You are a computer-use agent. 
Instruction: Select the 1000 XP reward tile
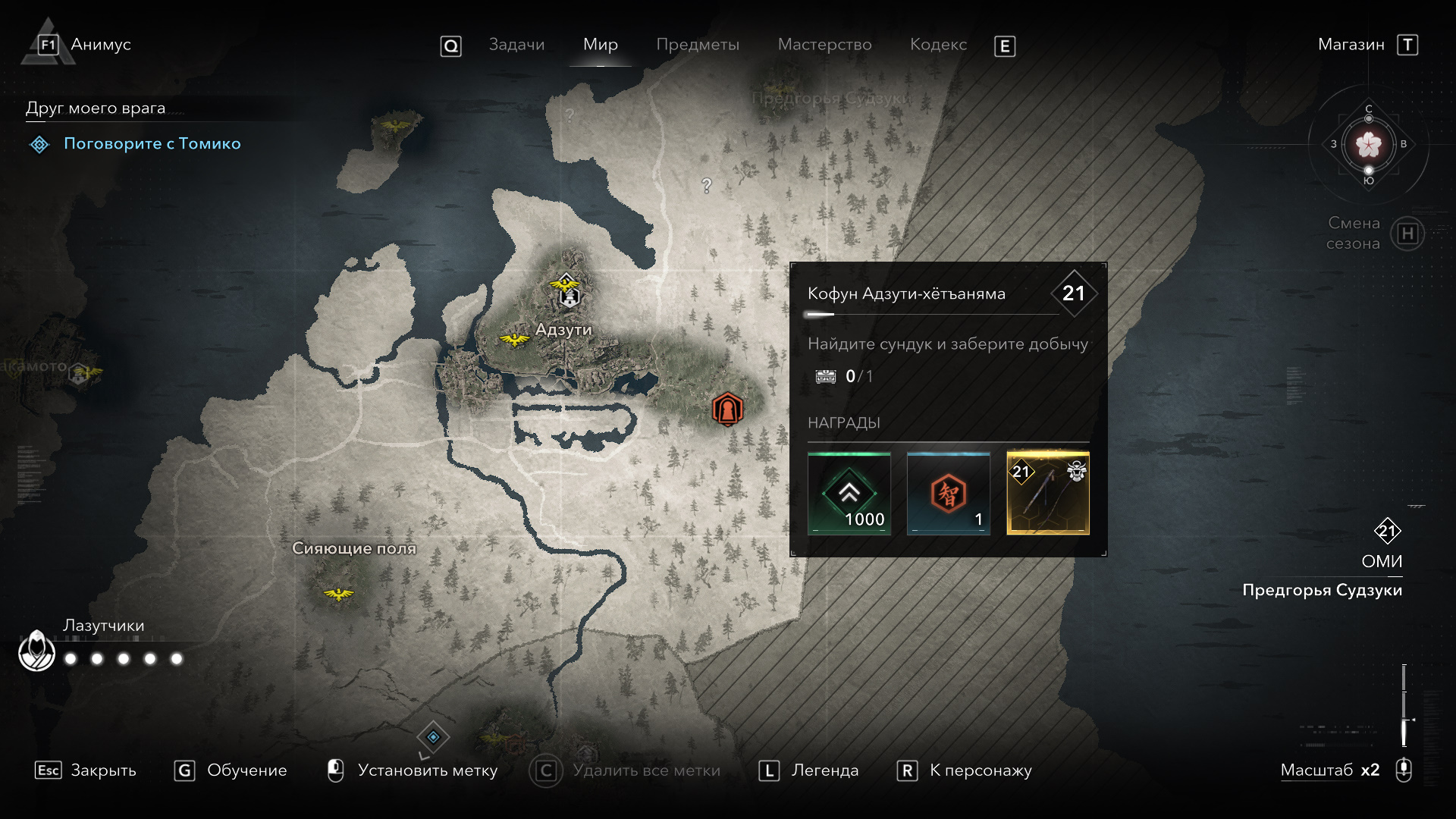(x=849, y=494)
